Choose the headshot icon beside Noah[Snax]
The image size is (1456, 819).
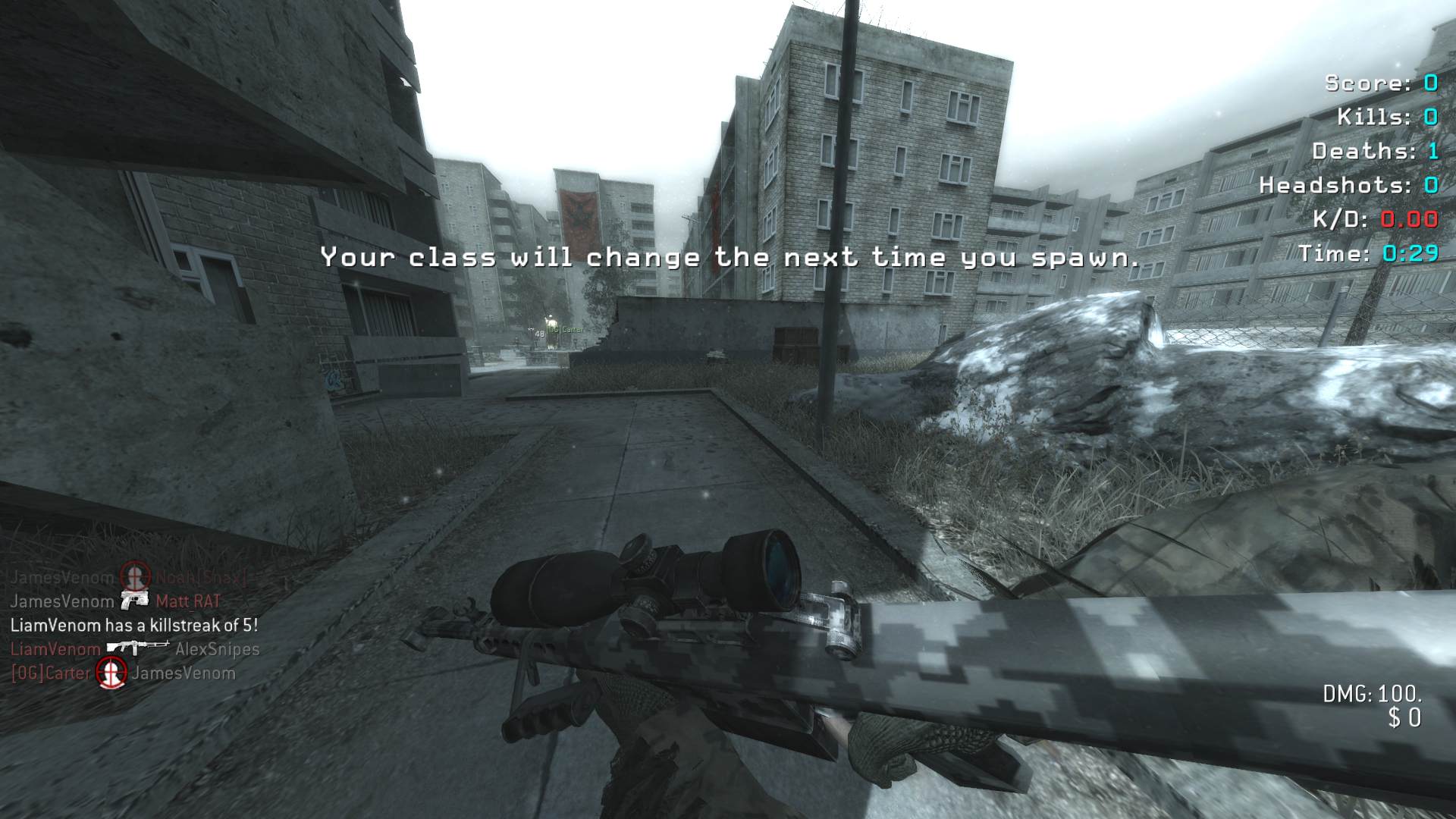[135, 577]
